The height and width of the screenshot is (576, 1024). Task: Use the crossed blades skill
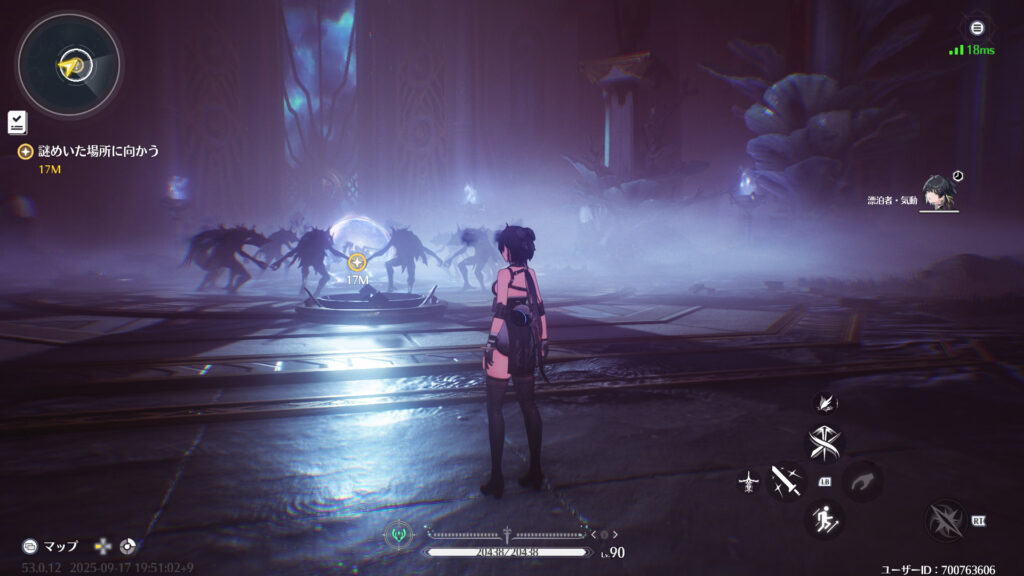click(825, 442)
